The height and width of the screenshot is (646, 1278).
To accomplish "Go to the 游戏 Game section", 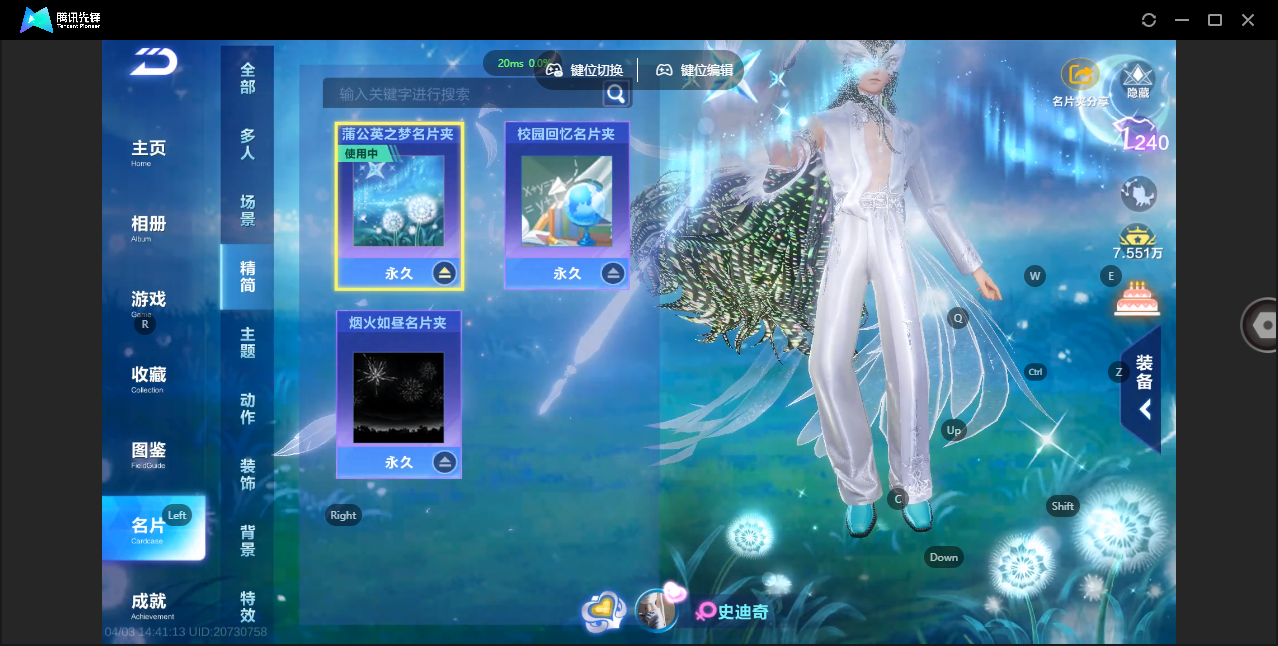I will 149,301.
